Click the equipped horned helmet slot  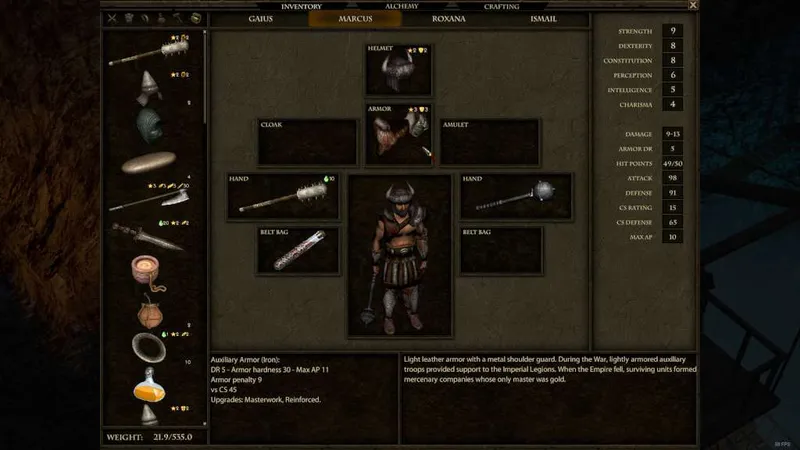[x=398, y=70]
